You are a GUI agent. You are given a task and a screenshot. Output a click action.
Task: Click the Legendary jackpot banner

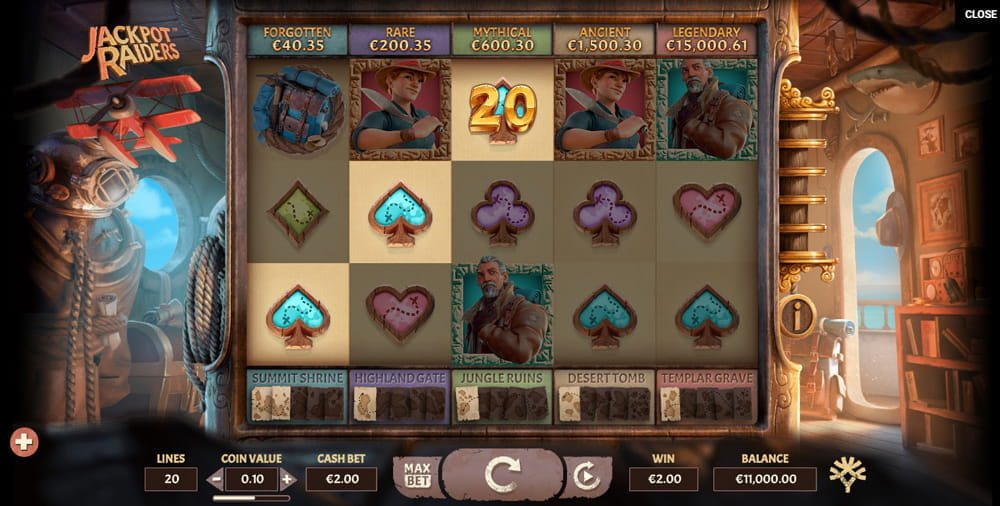point(706,39)
